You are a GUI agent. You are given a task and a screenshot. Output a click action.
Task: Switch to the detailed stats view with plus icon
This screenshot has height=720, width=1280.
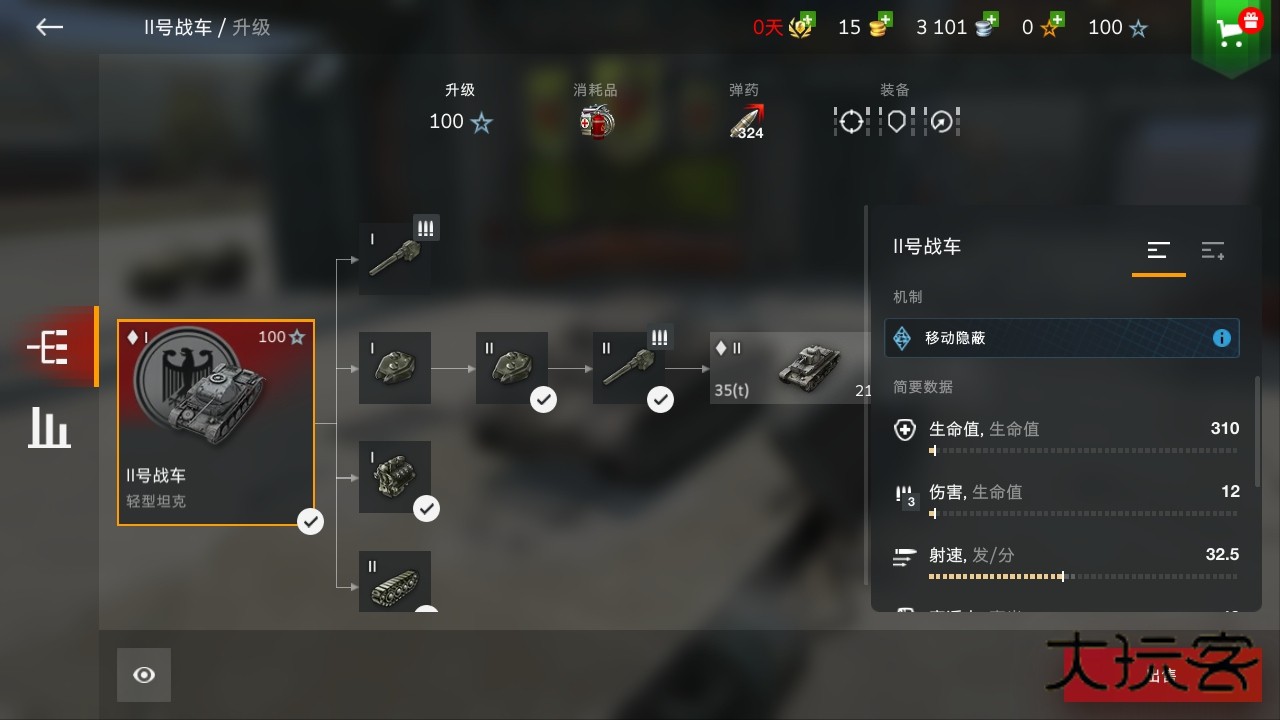pos(1212,250)
